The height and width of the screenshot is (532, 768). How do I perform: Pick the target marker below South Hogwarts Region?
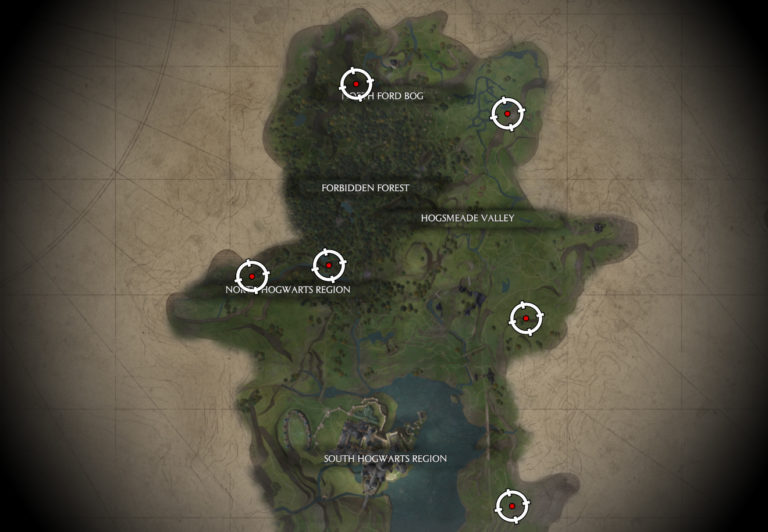[512, 506]
